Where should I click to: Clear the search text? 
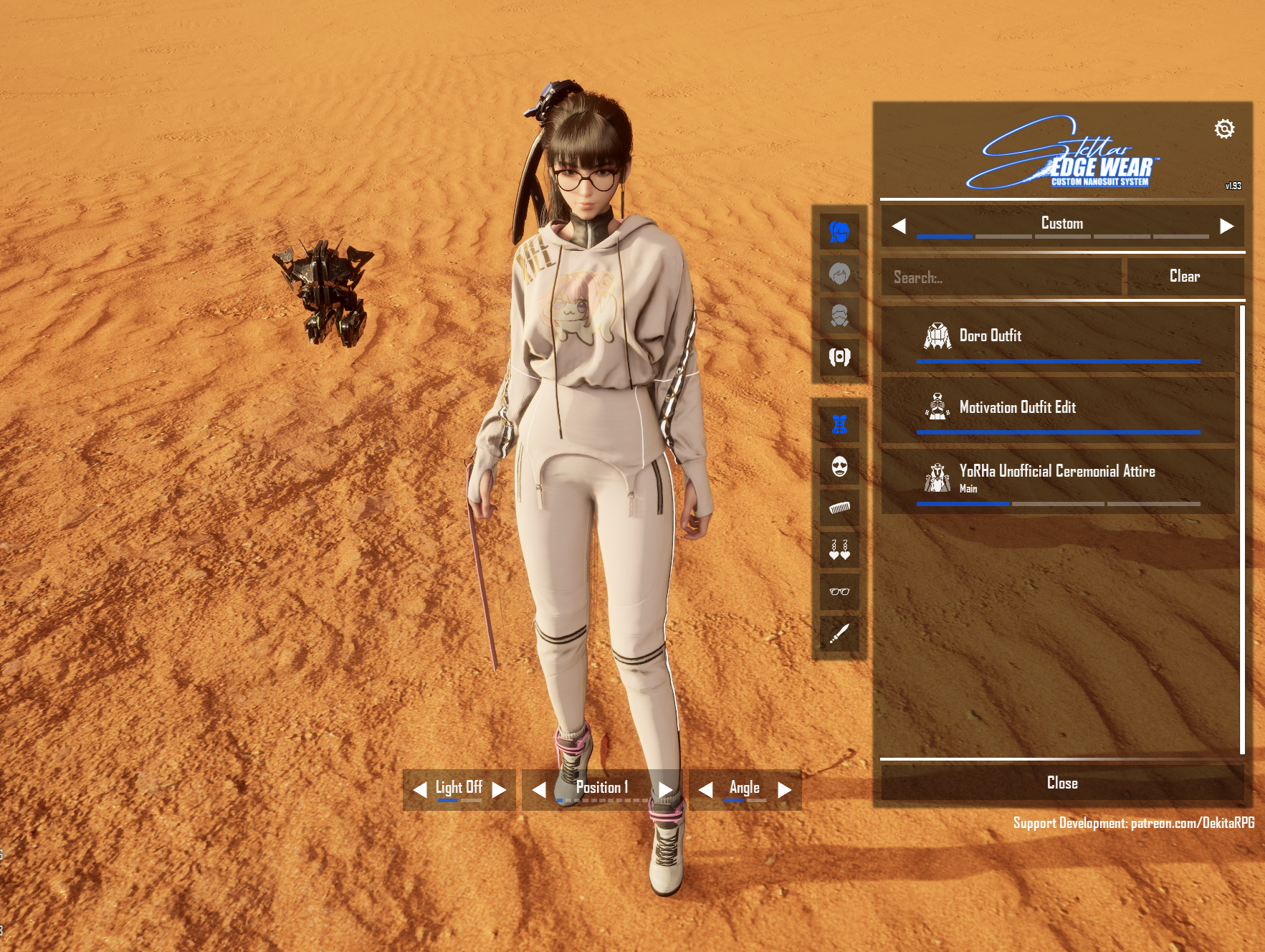[1184, 277]
